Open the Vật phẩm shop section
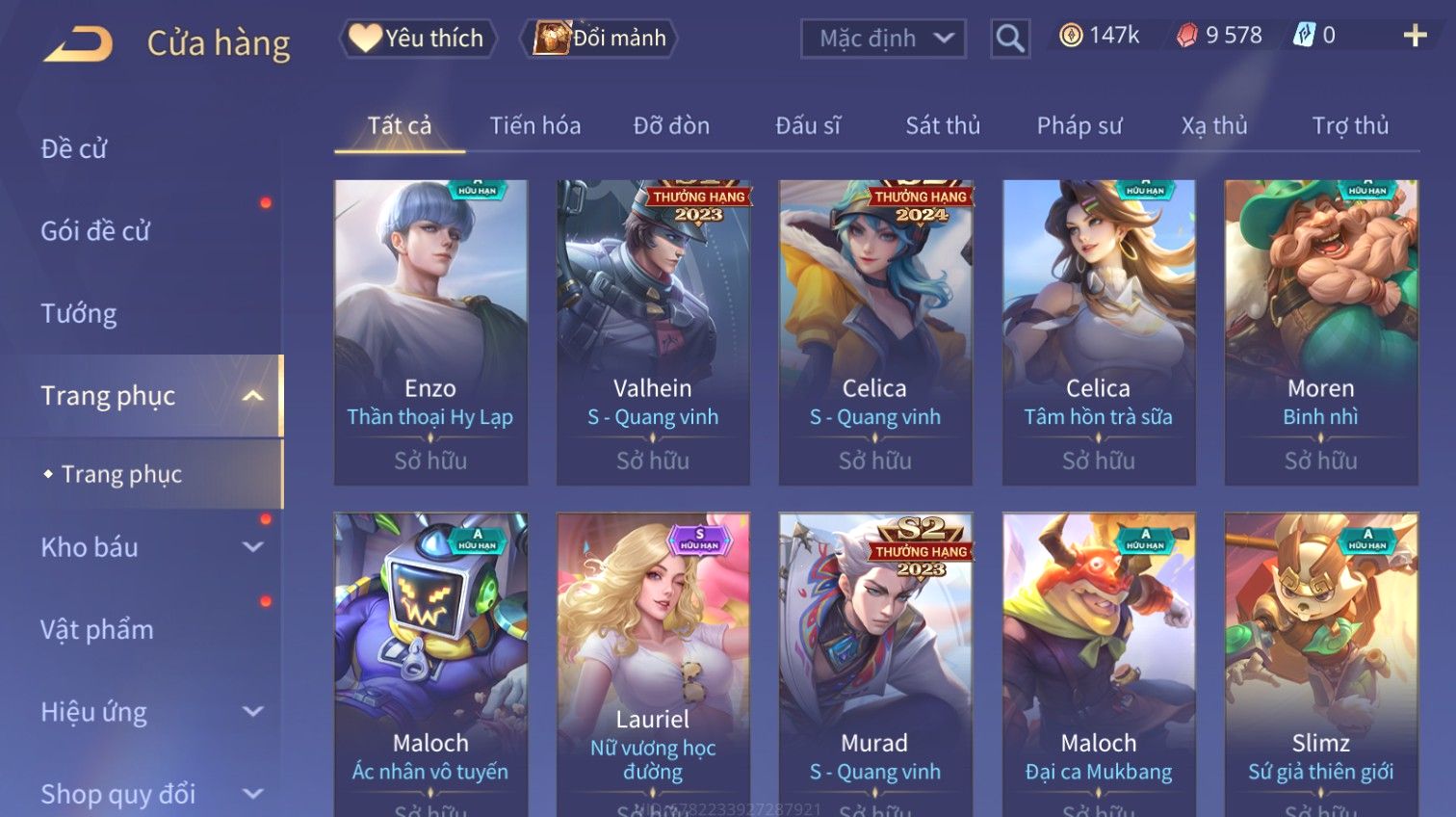This screenshot has height=817, width=1456. (97, 630)
